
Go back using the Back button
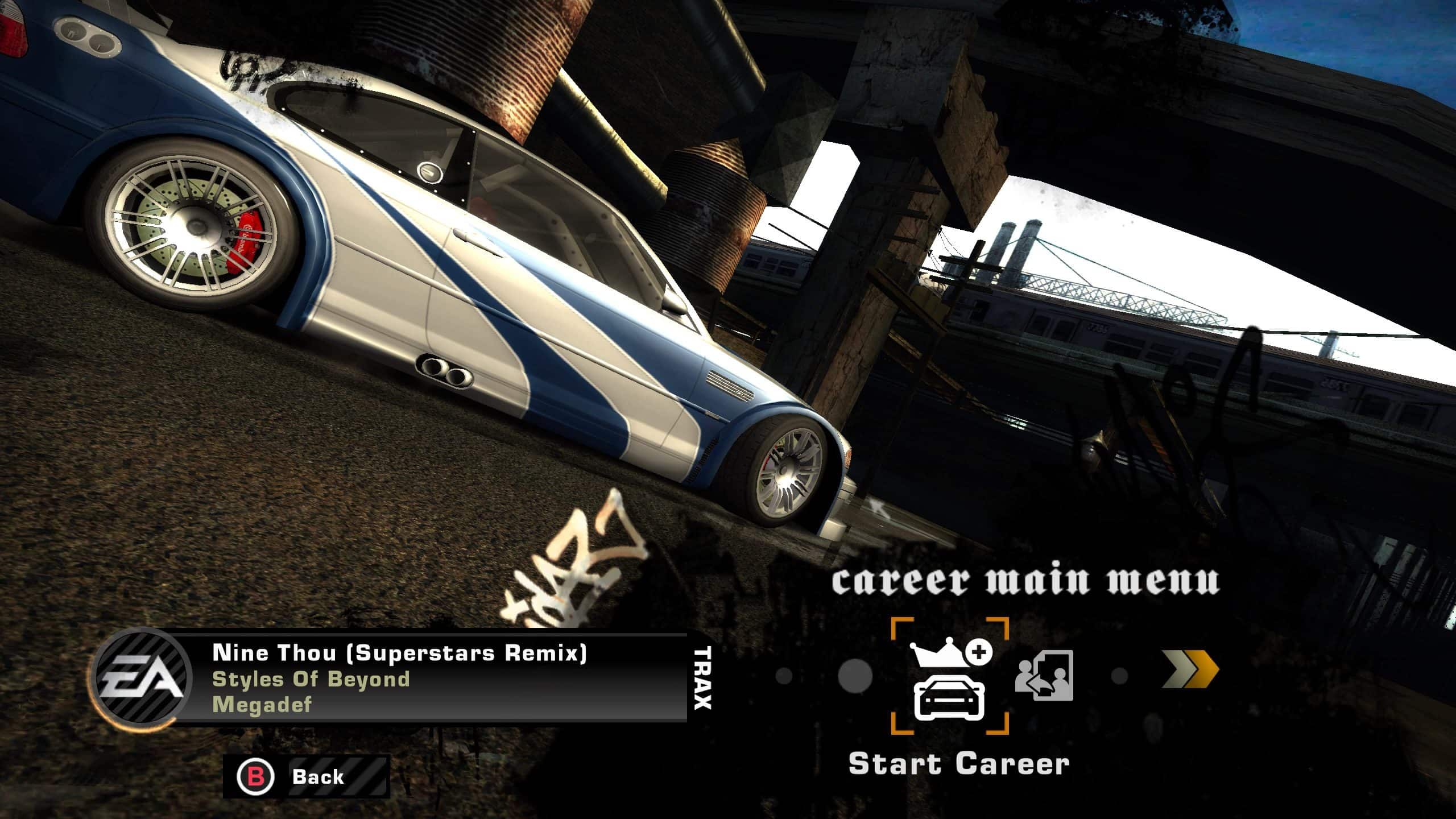pos(306,776)
